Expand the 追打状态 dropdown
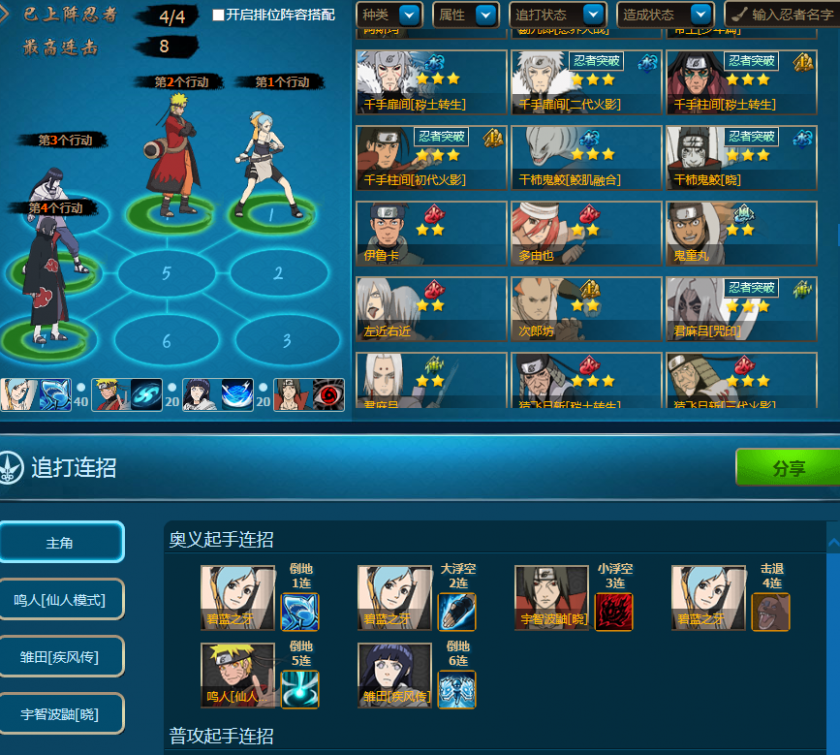840x755 pixels. coord(558,15)
